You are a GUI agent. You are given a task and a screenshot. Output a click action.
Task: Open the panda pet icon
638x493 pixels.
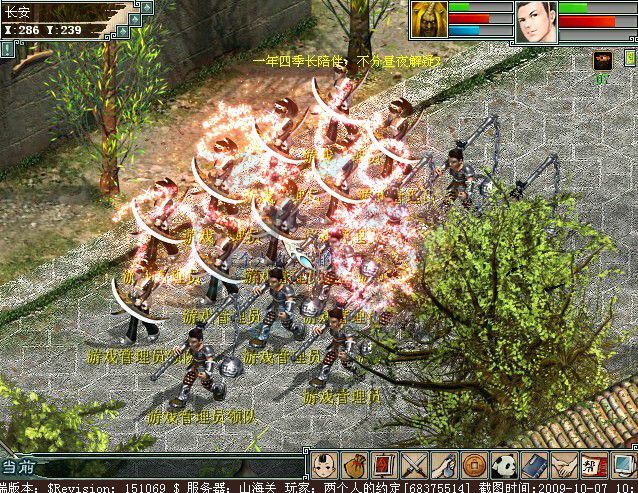click(503, 465)
